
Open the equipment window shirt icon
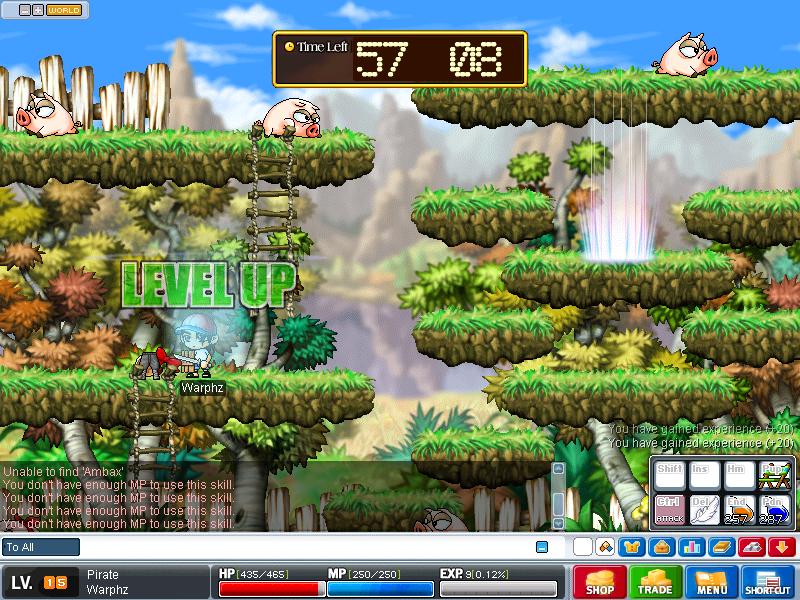click(632, 547)
